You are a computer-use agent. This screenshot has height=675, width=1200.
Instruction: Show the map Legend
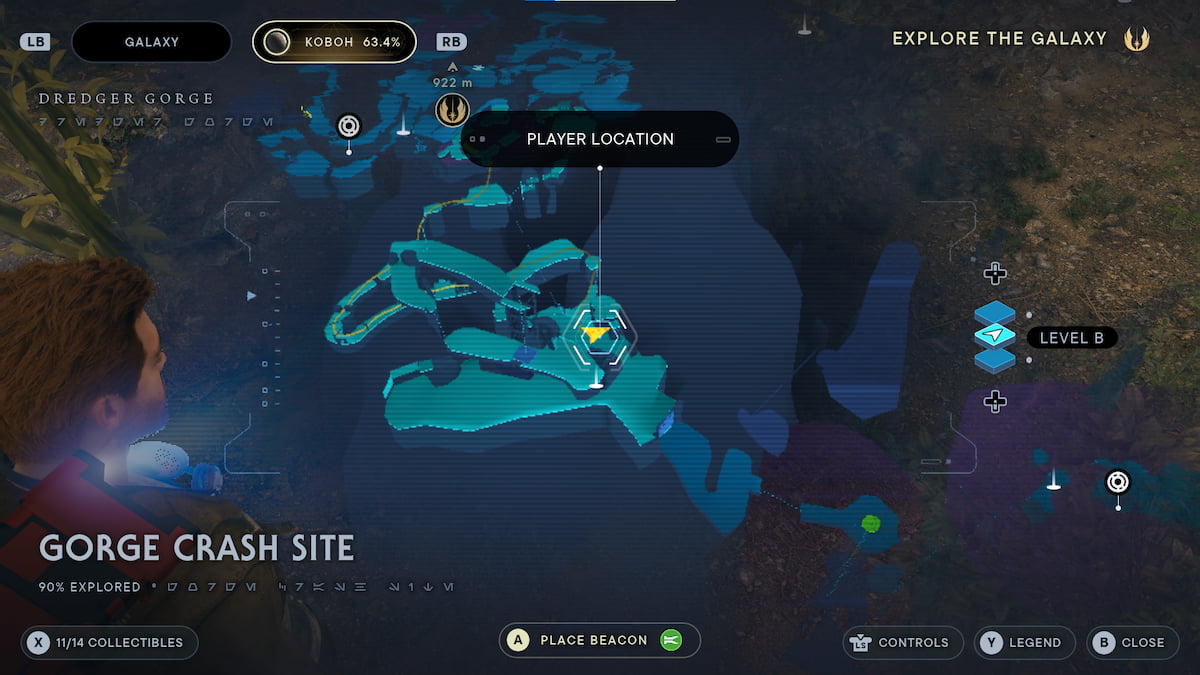[1025, 642]
